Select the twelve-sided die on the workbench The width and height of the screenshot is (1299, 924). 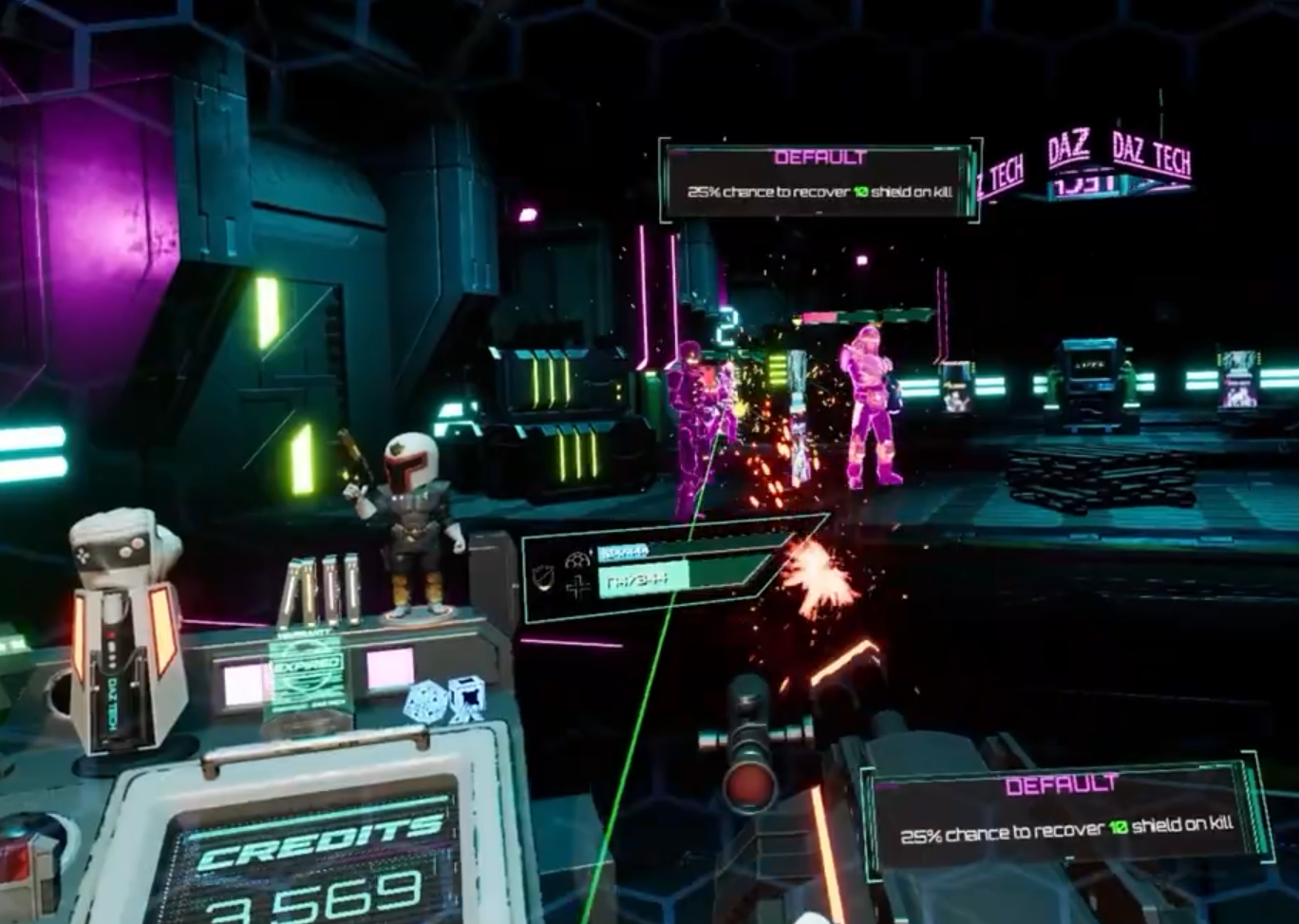tap(424, 701)
